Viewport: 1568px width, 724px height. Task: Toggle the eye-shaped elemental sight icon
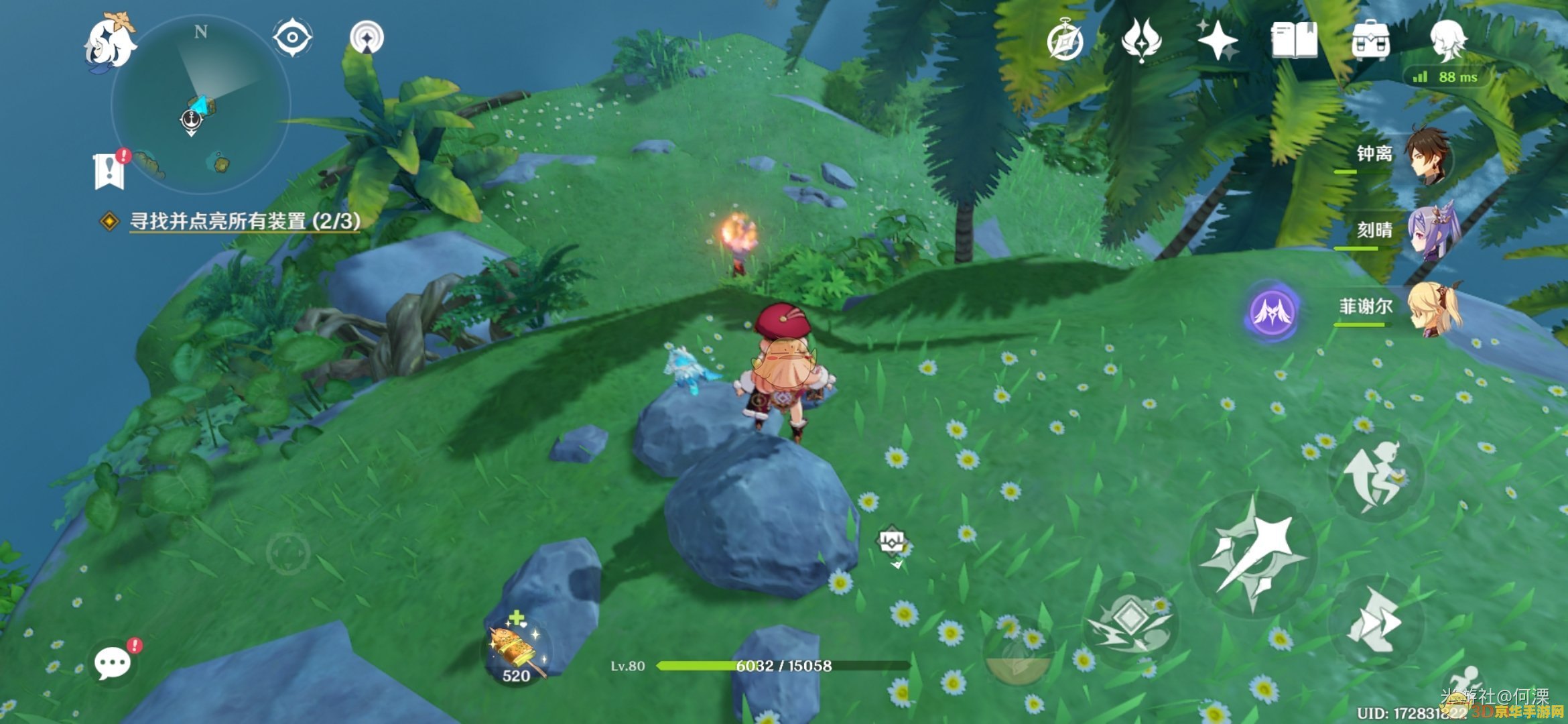coord(292,37)
